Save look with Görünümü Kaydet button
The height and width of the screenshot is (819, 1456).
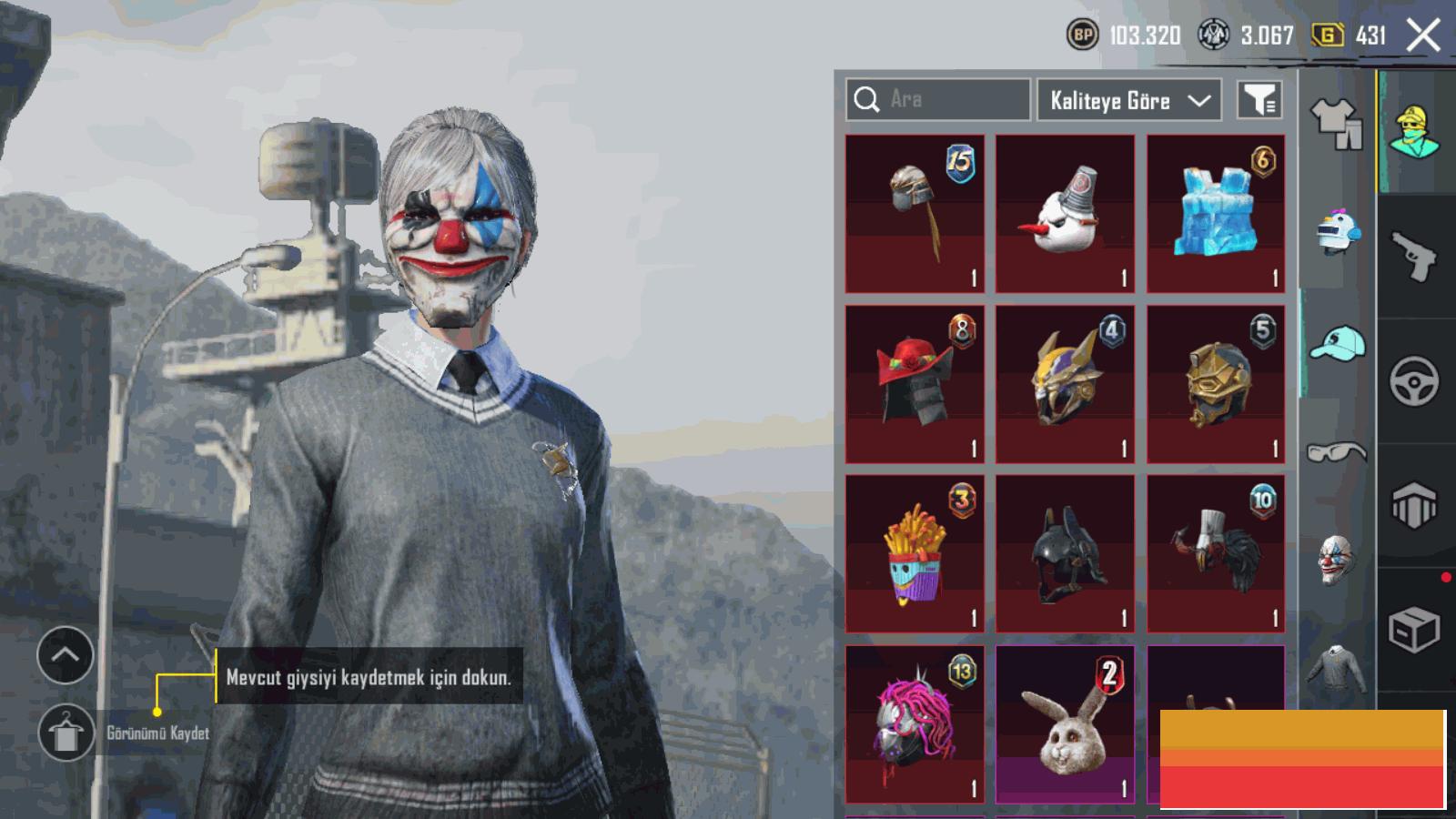(66, 733)
